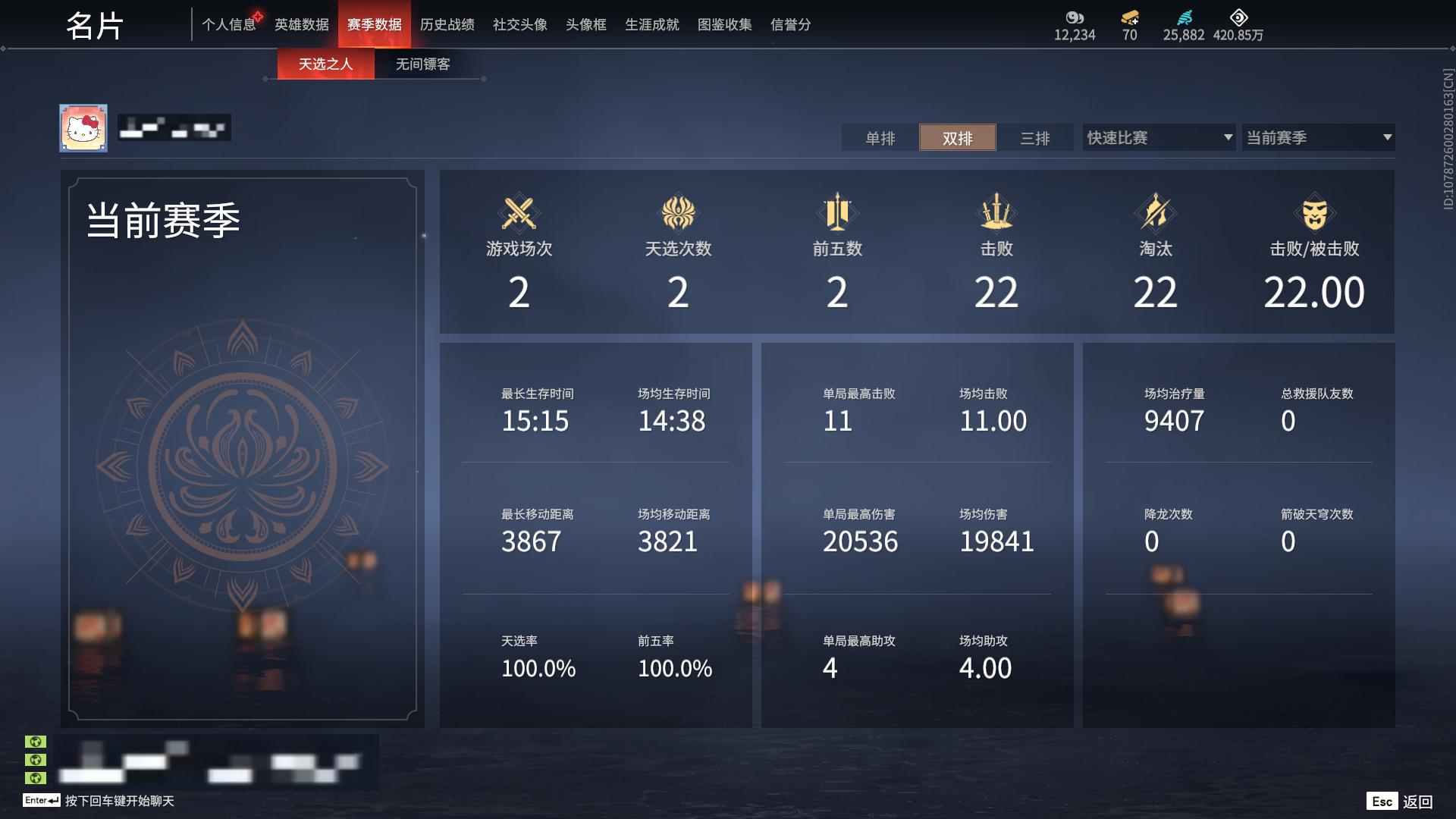Click the 淘汰 slash icon
Screen dimensions: 1456x819
coord(1155,213)
